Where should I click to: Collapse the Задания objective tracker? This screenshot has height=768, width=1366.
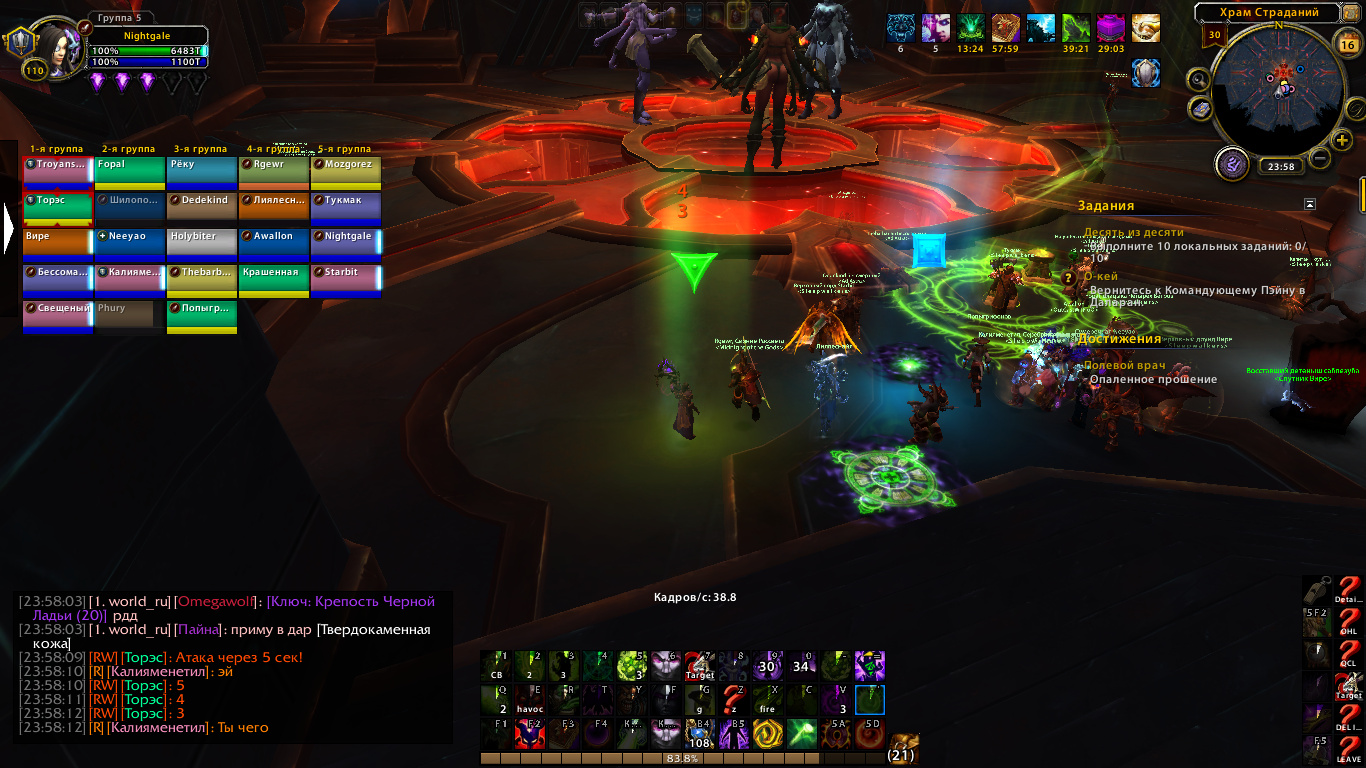click(x=1310, y=204)
